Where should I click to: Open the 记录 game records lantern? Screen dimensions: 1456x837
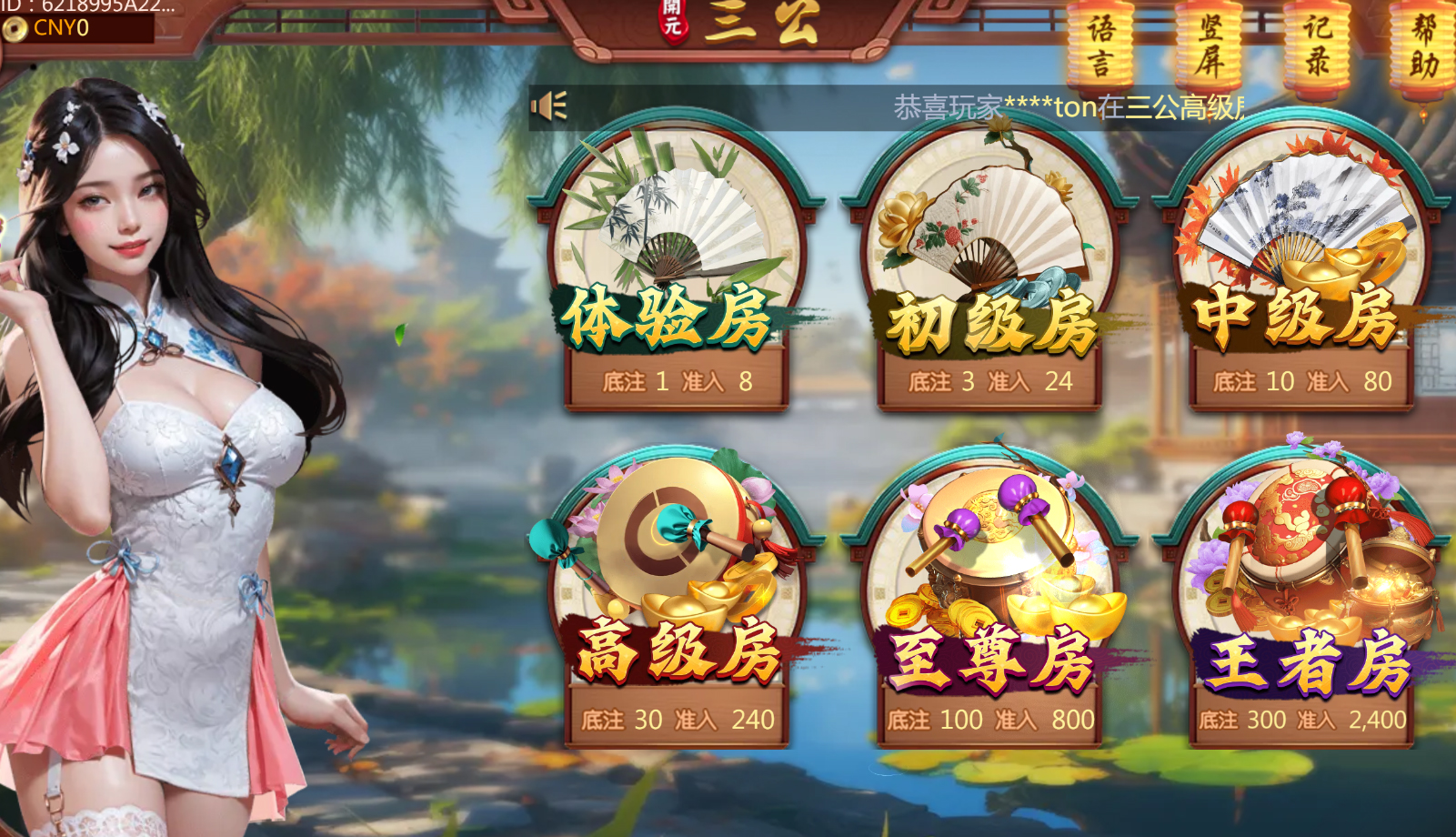(1319, 43)
